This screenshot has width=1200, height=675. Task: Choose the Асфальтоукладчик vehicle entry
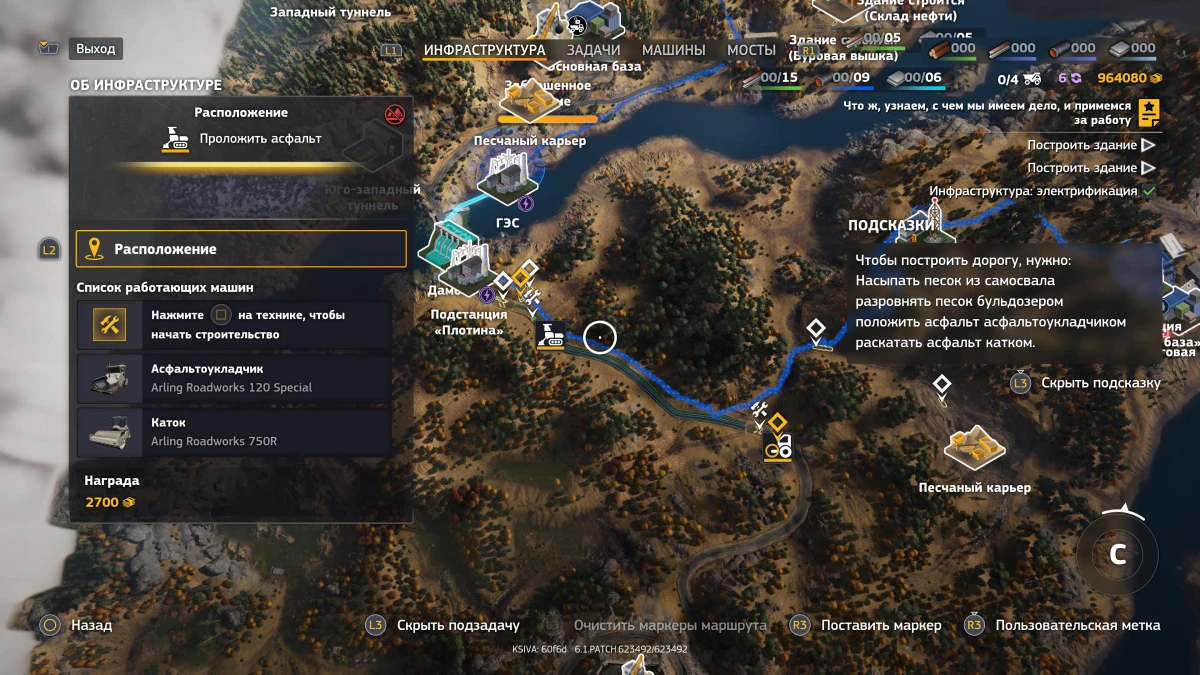(234, 378)
